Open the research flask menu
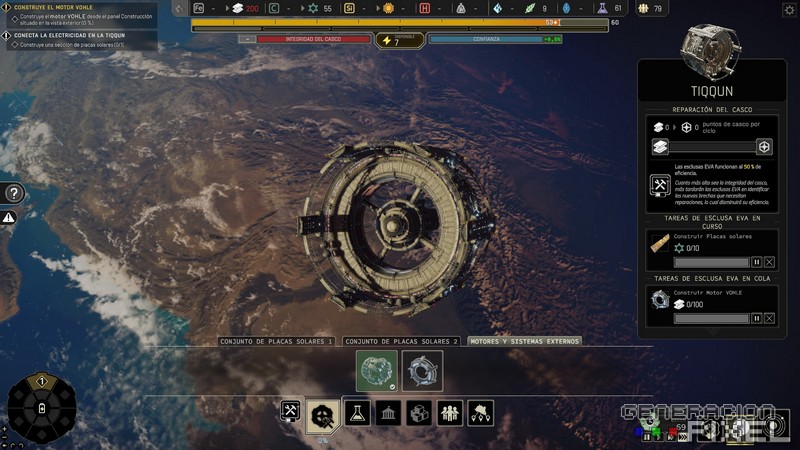The width and height of the screenshot is (800, 450). (x=357, y=412)
